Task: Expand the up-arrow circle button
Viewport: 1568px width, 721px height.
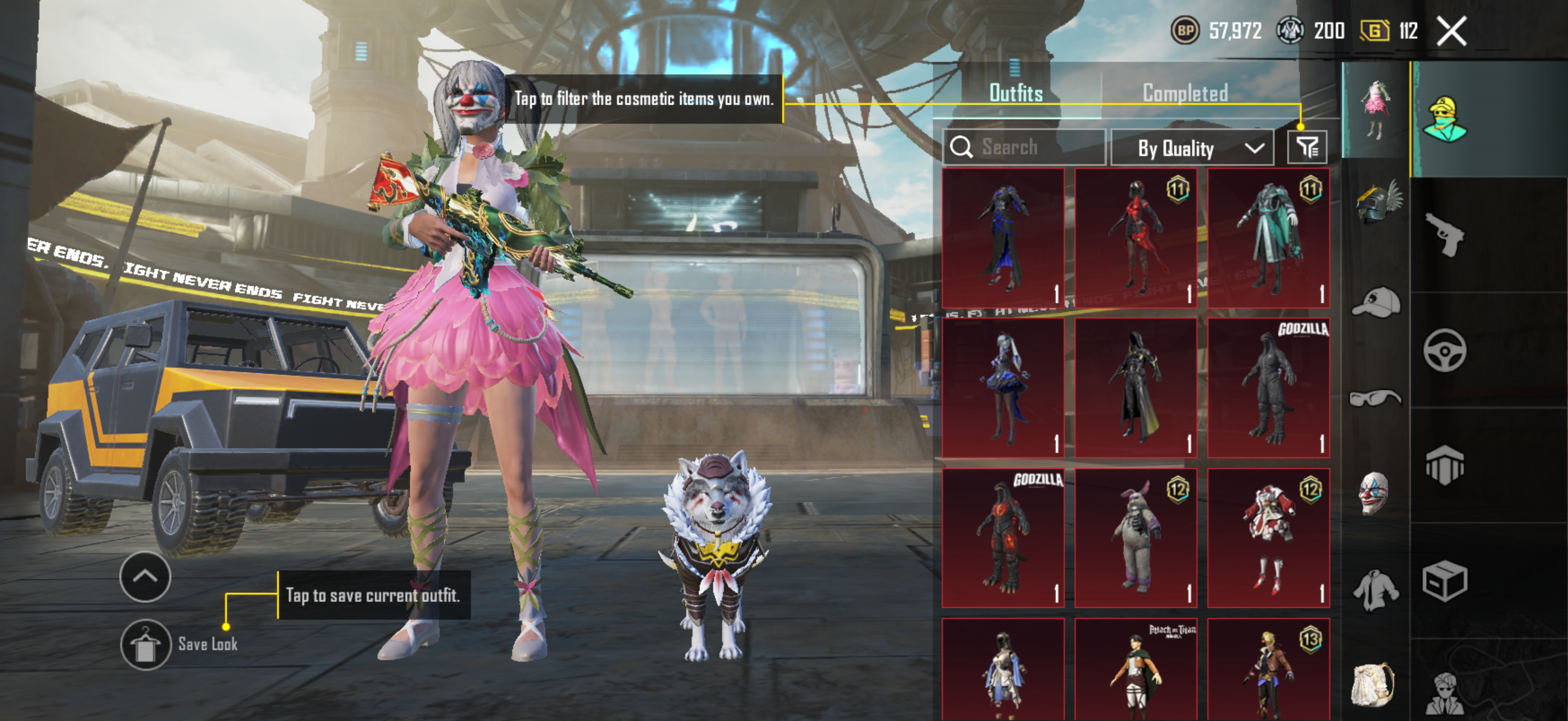Action: pyautogui.click(x=145, y=576)
